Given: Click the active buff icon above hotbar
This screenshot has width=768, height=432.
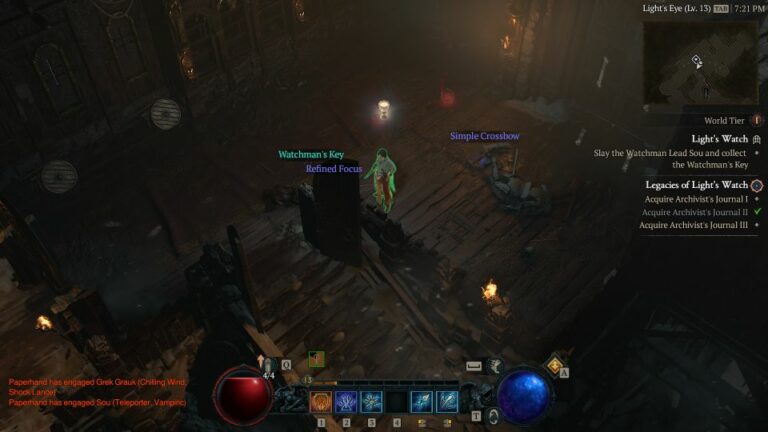Looking at the screenshot, I should pos(316,359).
